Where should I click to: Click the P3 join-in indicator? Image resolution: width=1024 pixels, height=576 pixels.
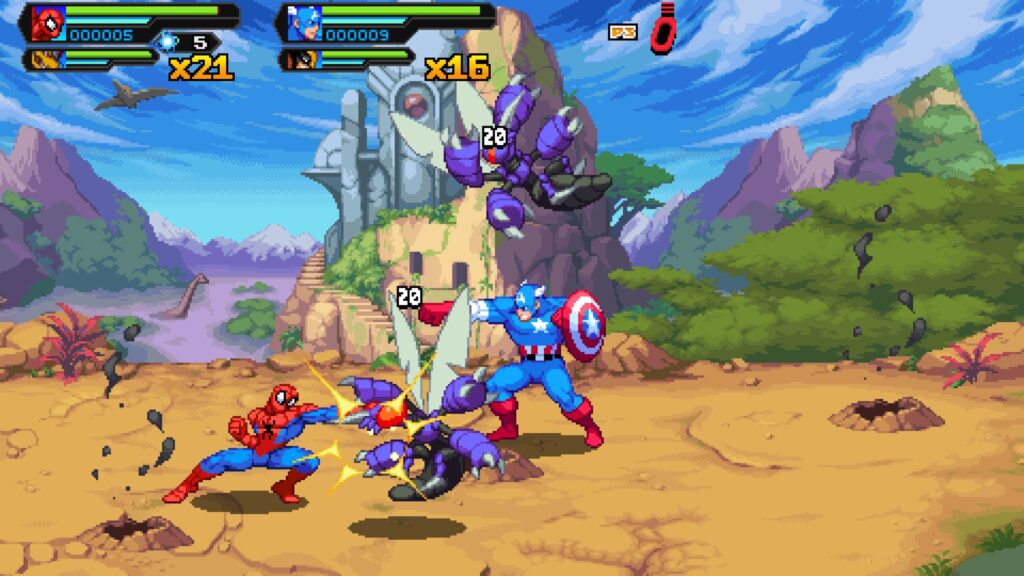[623, 32]
